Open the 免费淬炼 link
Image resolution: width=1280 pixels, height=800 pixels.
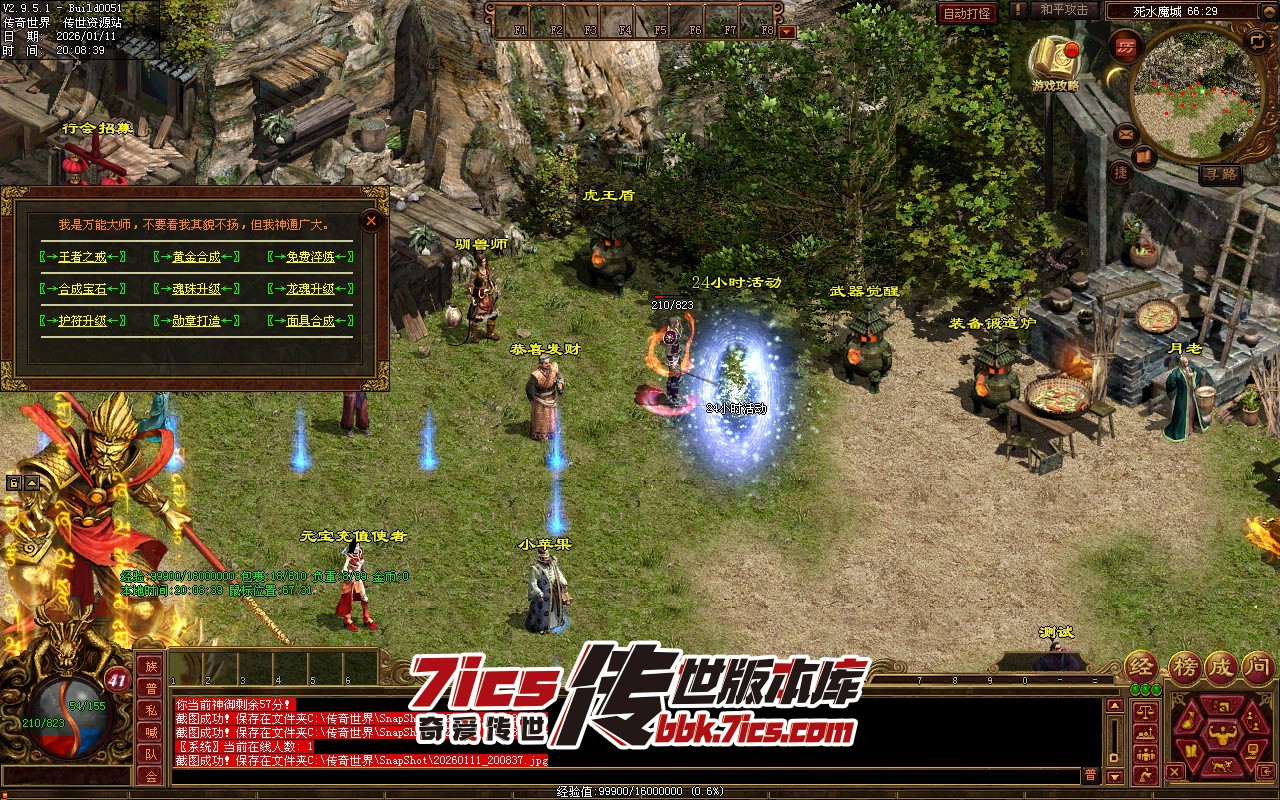310,257
